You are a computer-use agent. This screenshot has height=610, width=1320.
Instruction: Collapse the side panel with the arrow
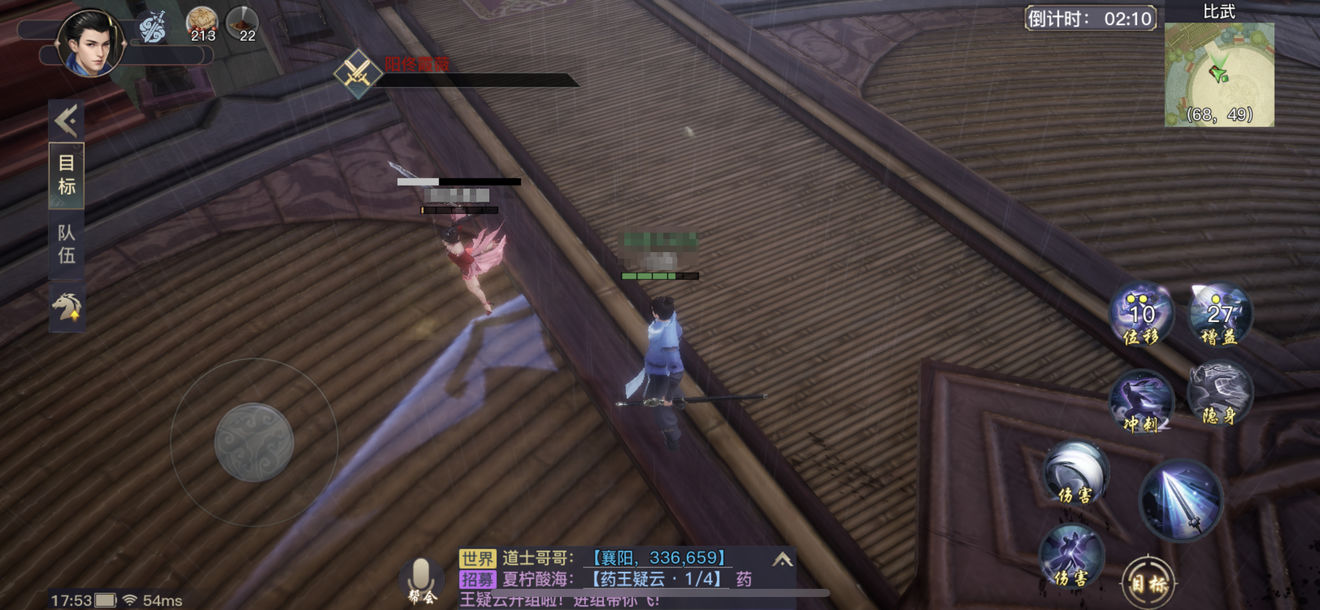click(x=66, y=121)
